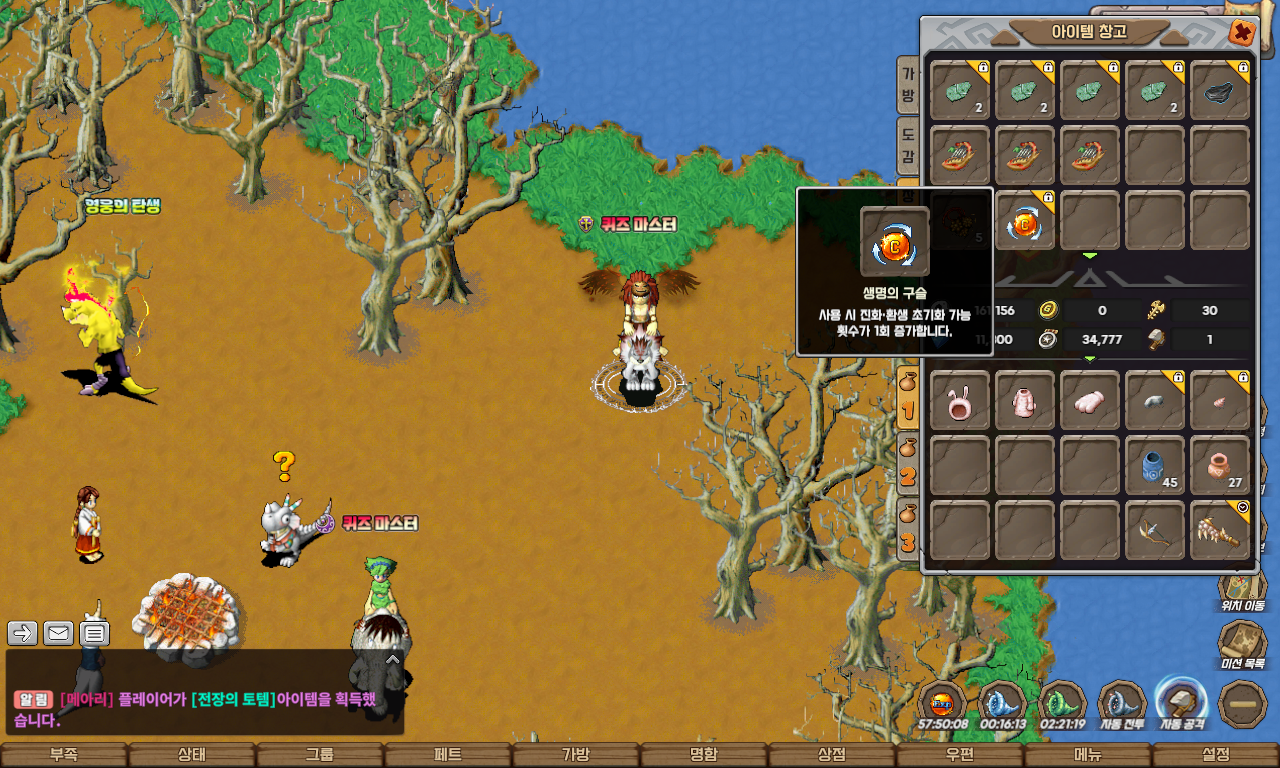Viewport: 1280px width, 768px height.
Task: Expand the chat log with the arrow
Action: click(x=393, y=659)
